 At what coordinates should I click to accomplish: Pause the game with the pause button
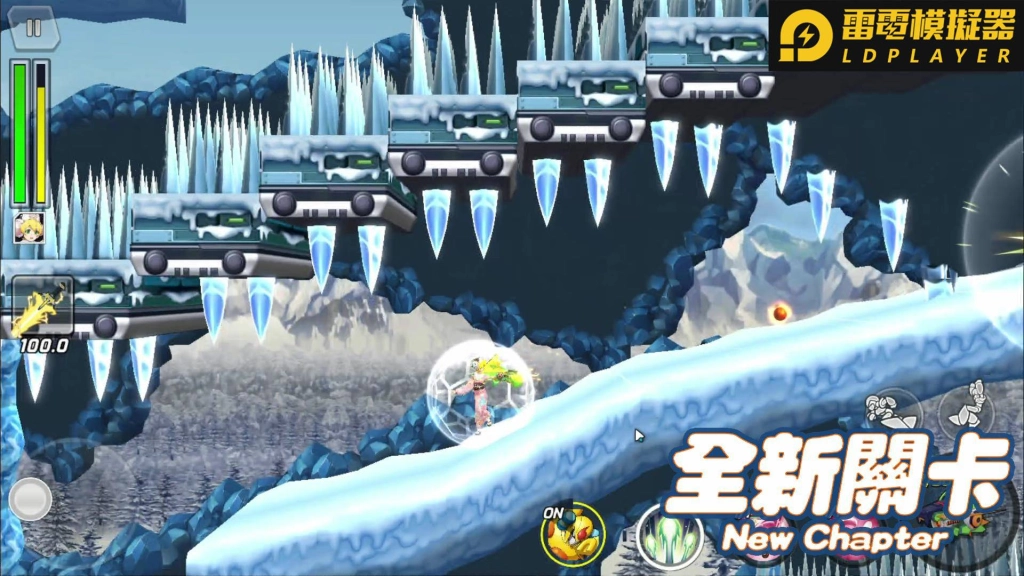(33, 28)
